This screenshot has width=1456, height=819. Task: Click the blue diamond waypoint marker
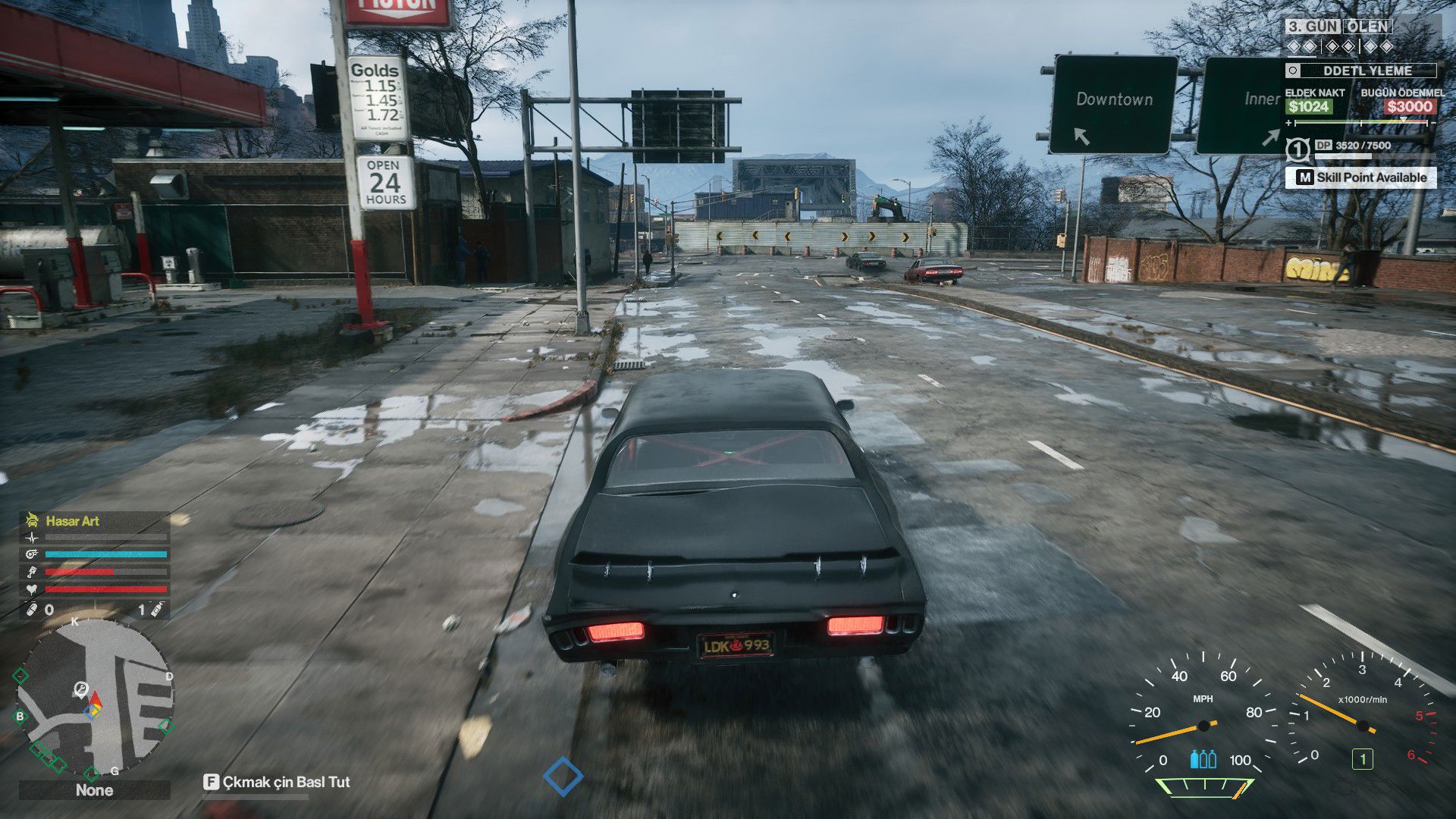(563, 777)
